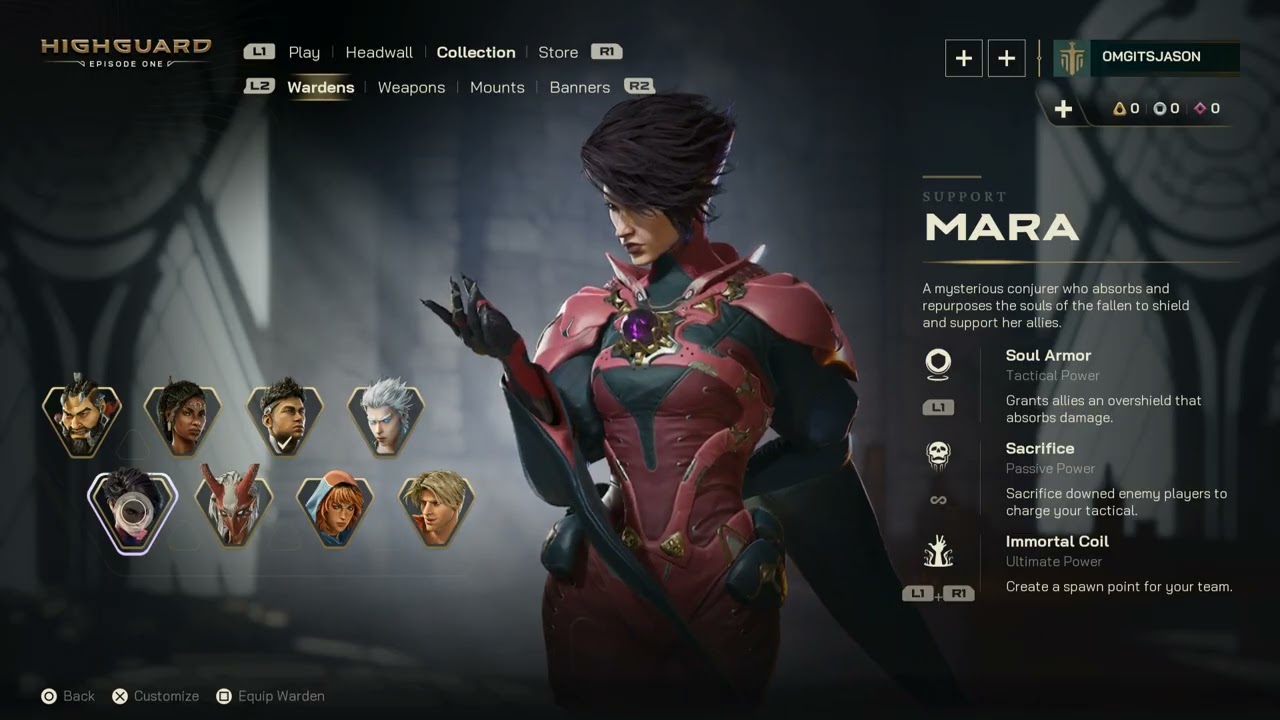The image size is (1280, 720).
Task: Click the R2 shoulder button prompt
Action: (x=640, y=87)
